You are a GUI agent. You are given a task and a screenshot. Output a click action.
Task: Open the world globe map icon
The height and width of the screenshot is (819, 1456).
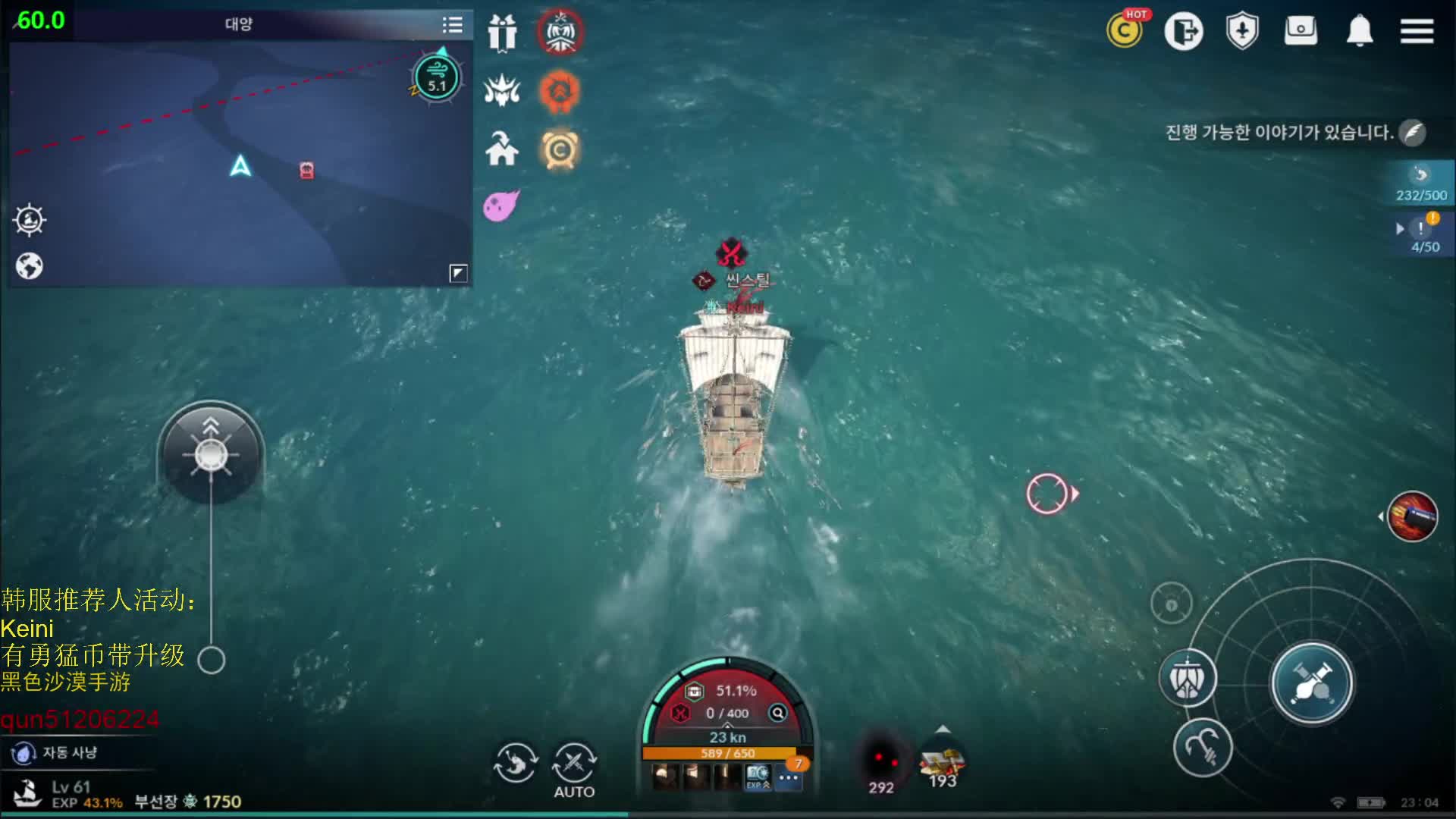30,266
